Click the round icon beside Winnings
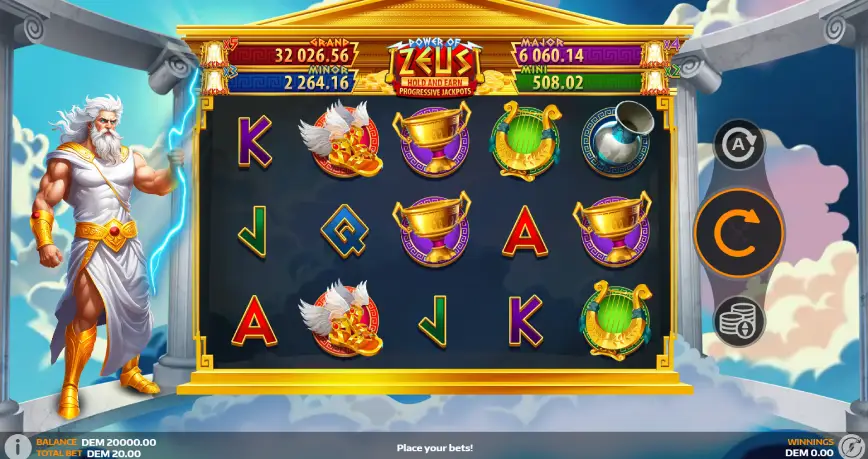Screen dimensions: 868x459 click(x=851, y=446)
